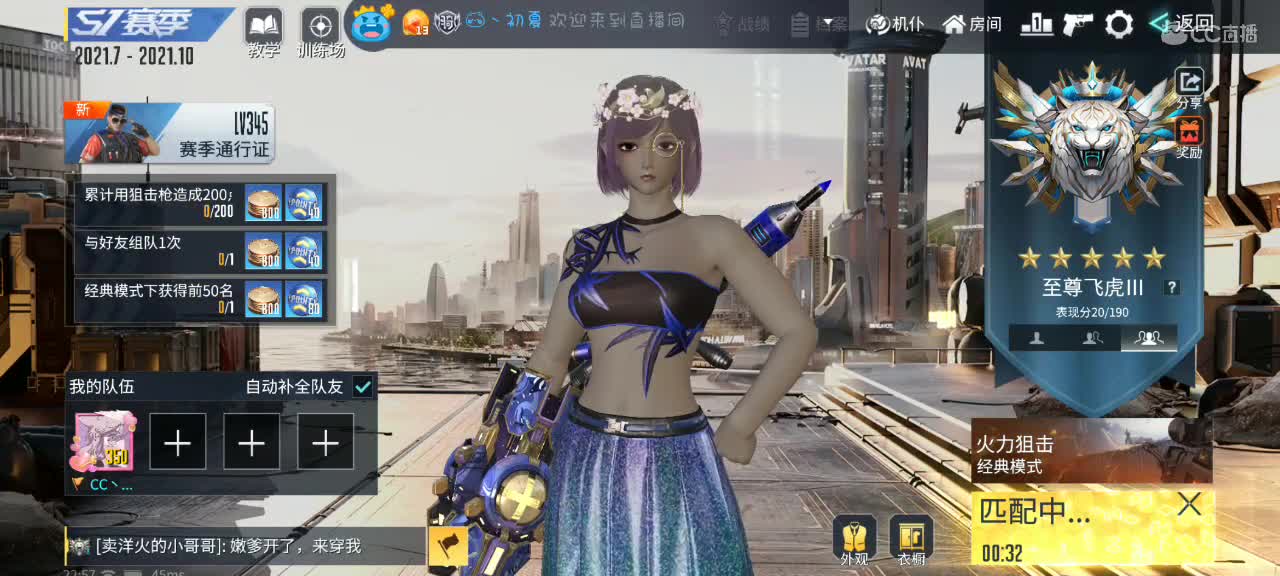Image resolution: width=1280 pixels, height=576 pixels.
Task: Click the 返回 back button
Action: coord(1182,23)
